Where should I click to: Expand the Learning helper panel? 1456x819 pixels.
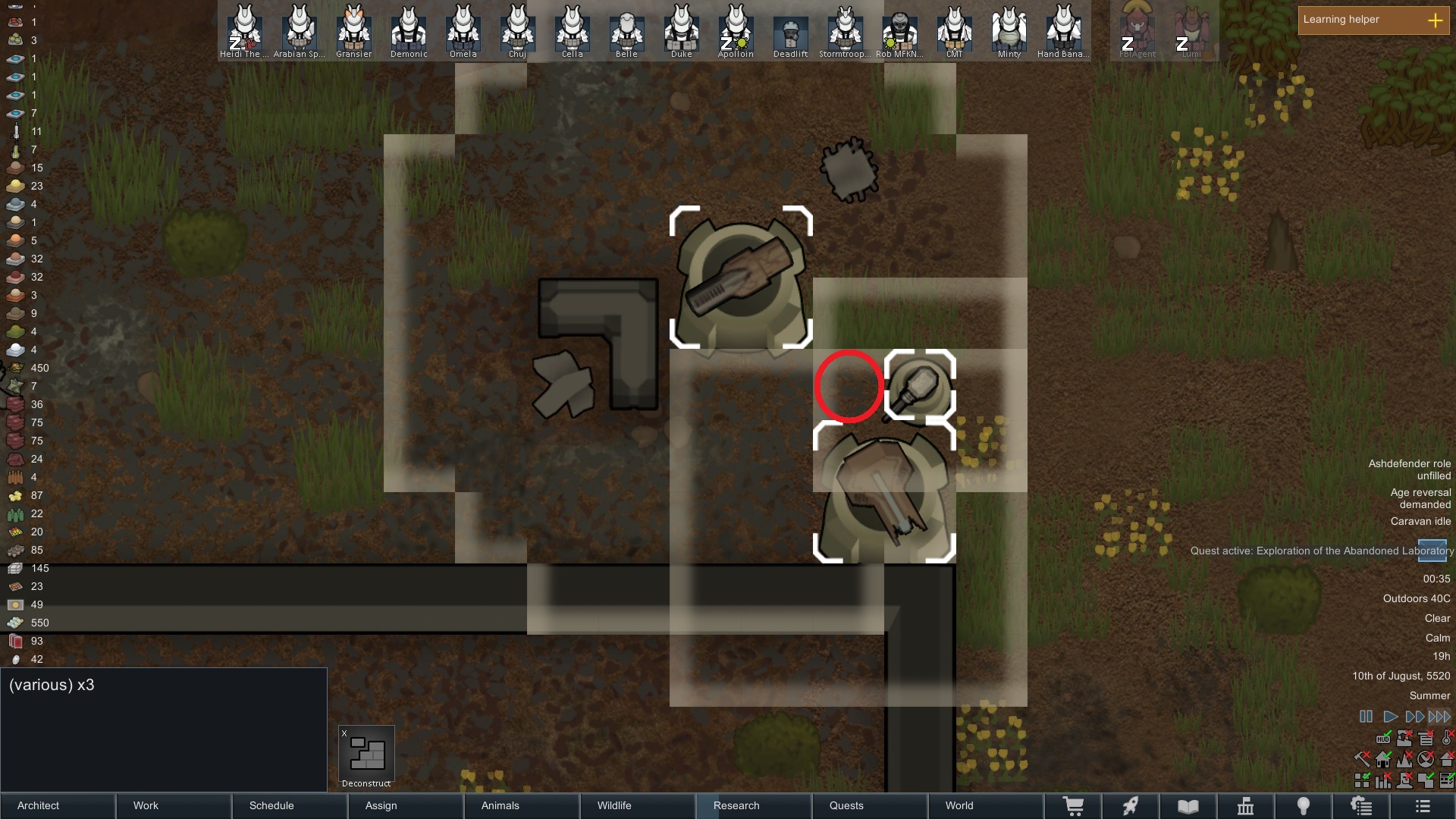pos(1437,20)
